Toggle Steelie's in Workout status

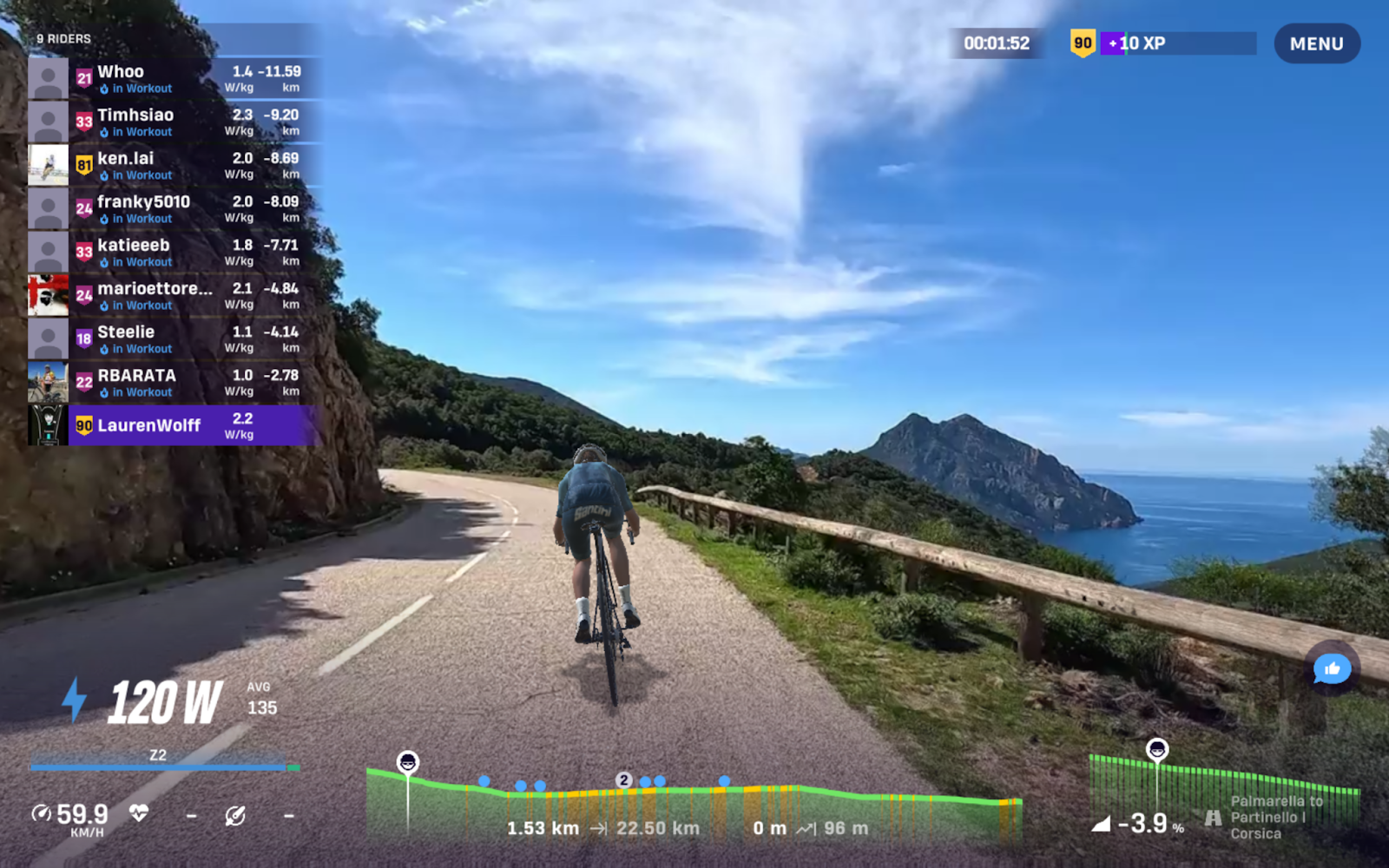136,348
